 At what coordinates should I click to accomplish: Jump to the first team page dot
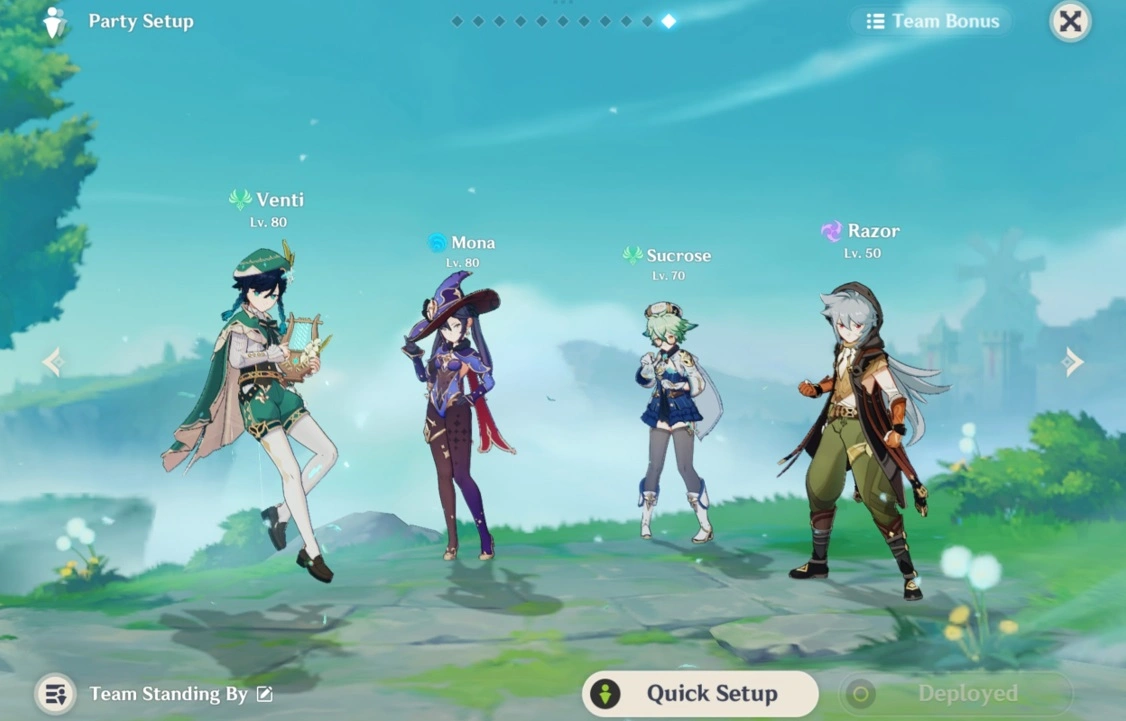[457, 21]
